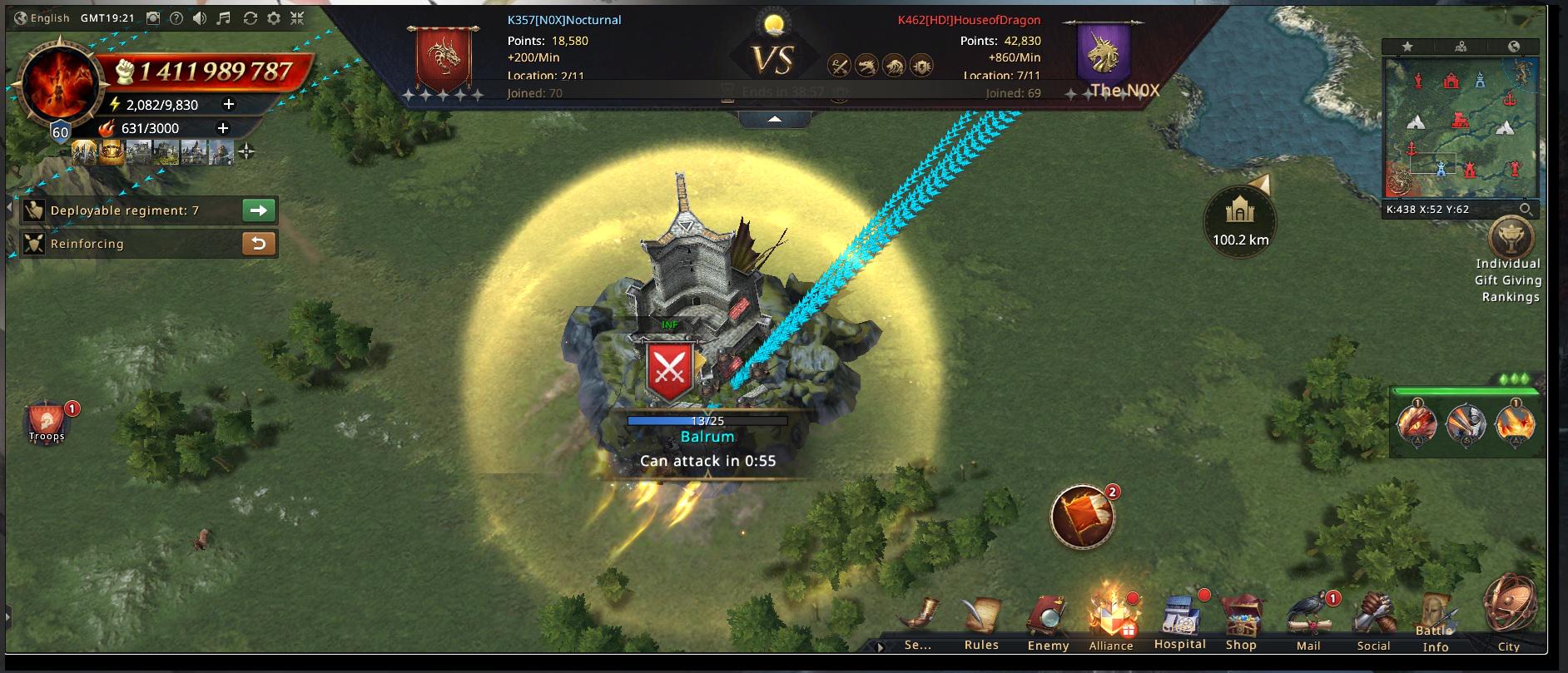Check the Mail raven icon
1568x673 pixels.
(x=1307, y=622)
